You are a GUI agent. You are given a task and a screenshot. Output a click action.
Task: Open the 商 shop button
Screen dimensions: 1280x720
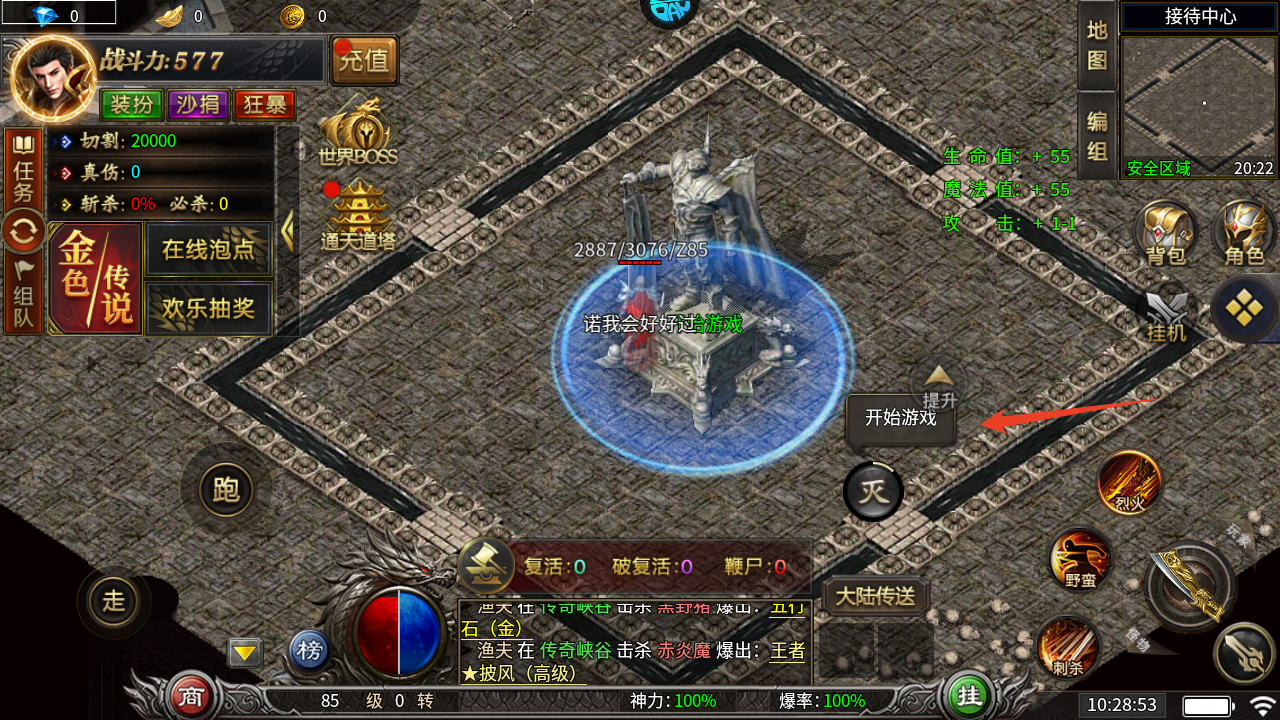tap(187, 695)
